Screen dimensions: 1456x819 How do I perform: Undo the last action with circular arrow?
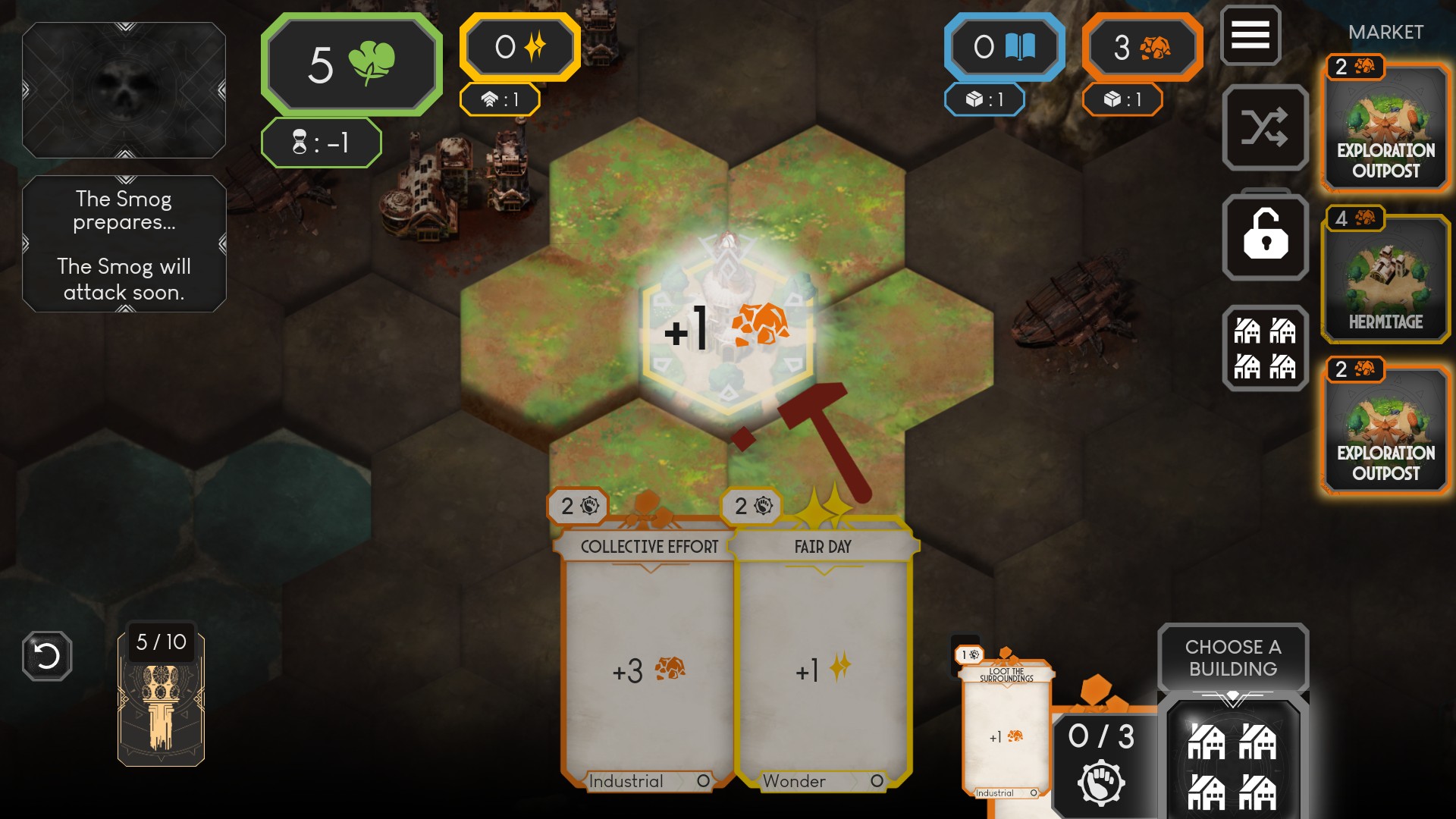47,656
